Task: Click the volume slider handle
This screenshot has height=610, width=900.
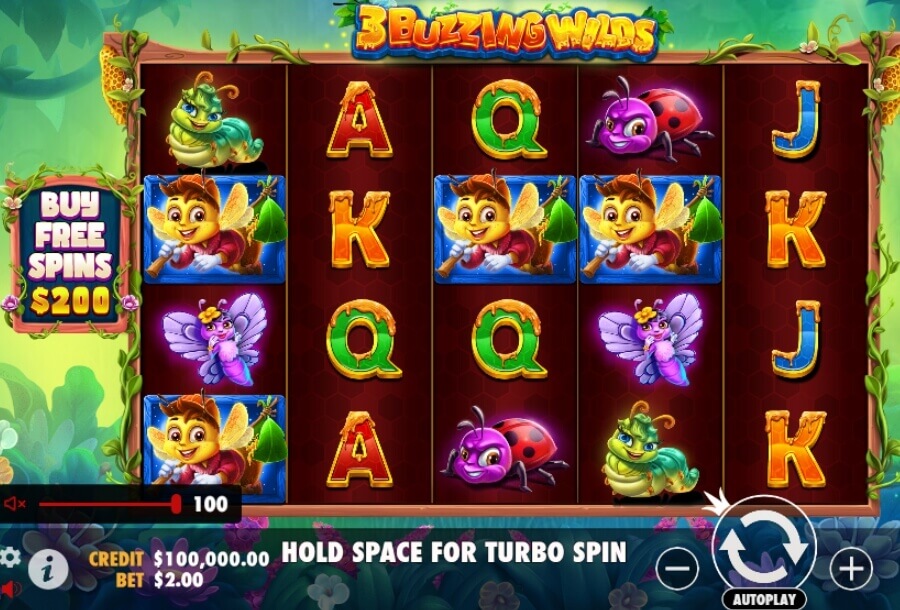Action: (x=177, y=503)
